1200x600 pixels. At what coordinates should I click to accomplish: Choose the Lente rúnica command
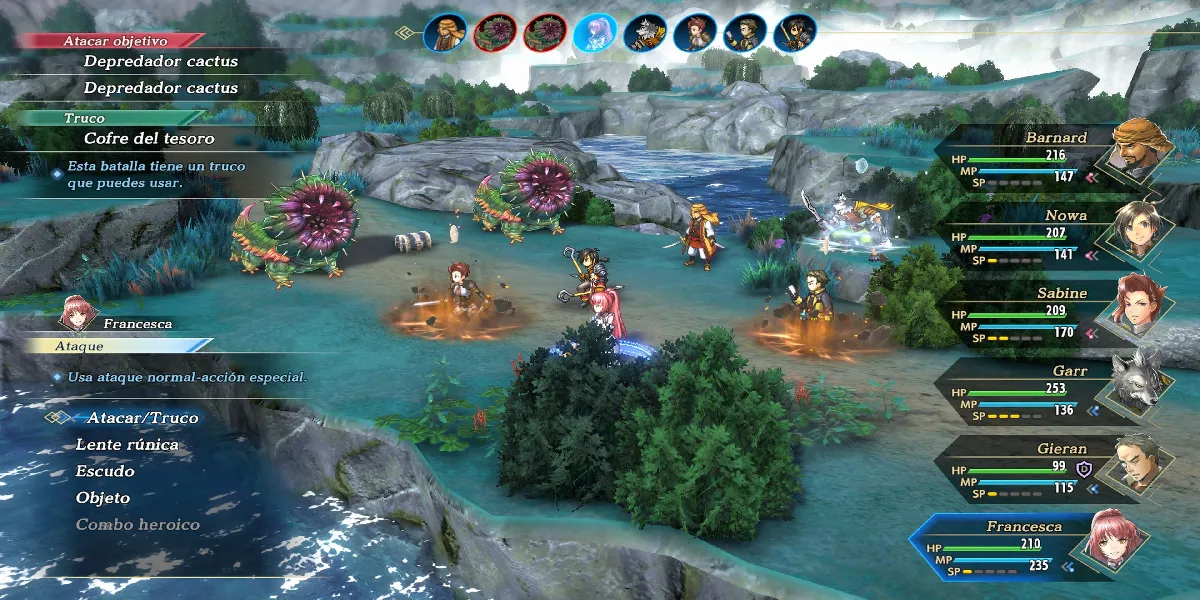tap(127, 445)
